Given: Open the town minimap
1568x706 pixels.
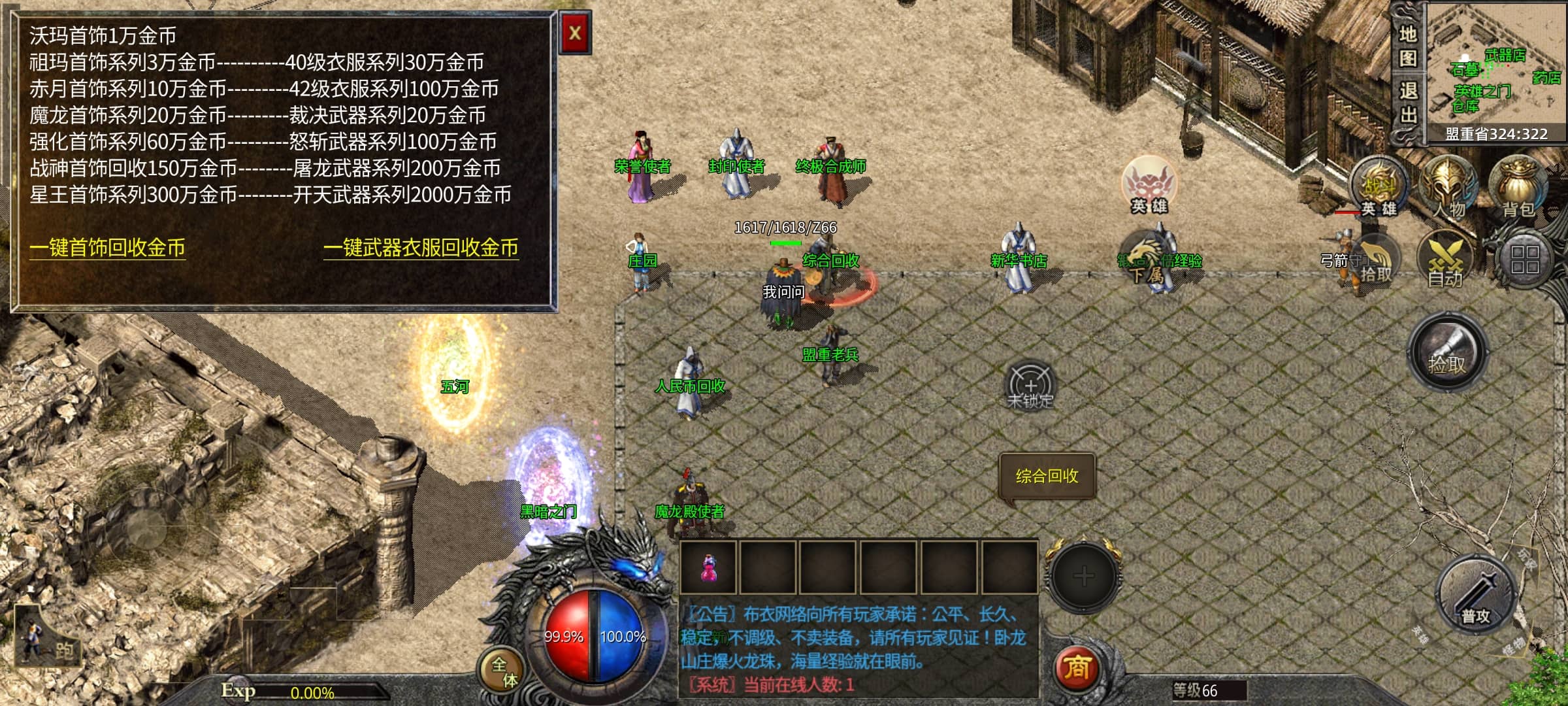Looking at the screenshot, I should (x=1496, y=64).
